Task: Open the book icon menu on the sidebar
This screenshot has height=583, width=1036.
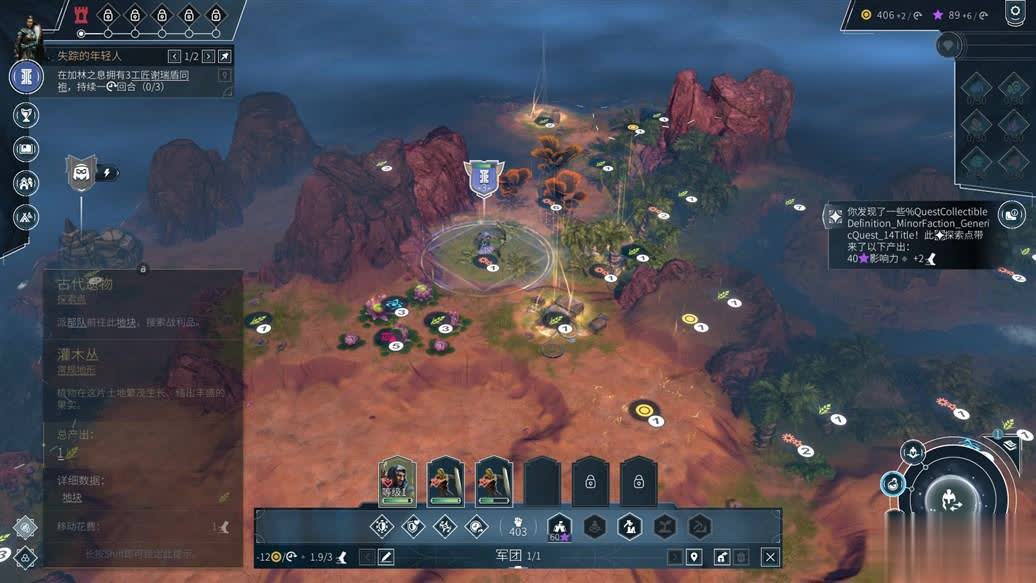Action: [26, 149]
